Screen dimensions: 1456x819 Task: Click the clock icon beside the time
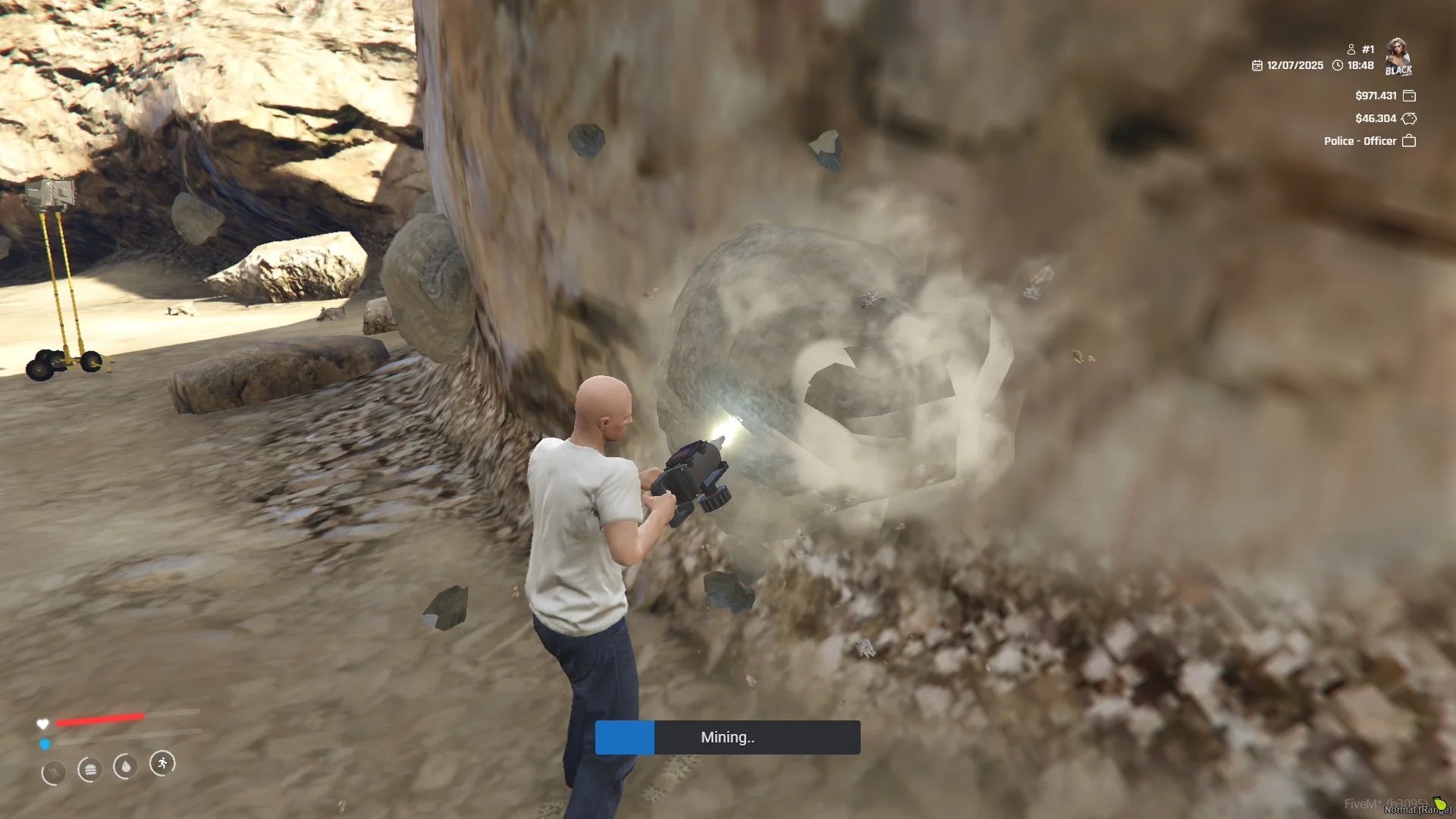click(1338, 66)
